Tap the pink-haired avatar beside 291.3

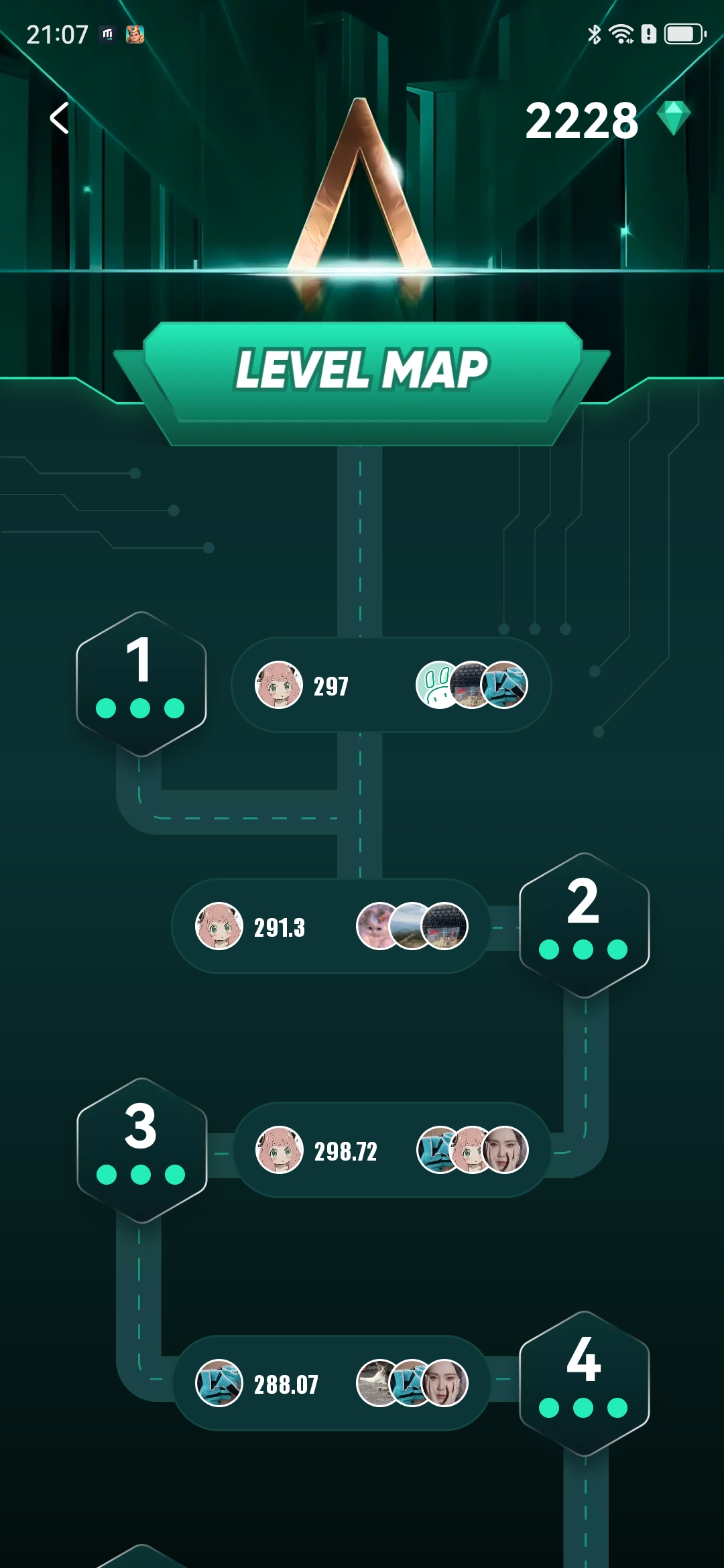(x=219, y=926)
